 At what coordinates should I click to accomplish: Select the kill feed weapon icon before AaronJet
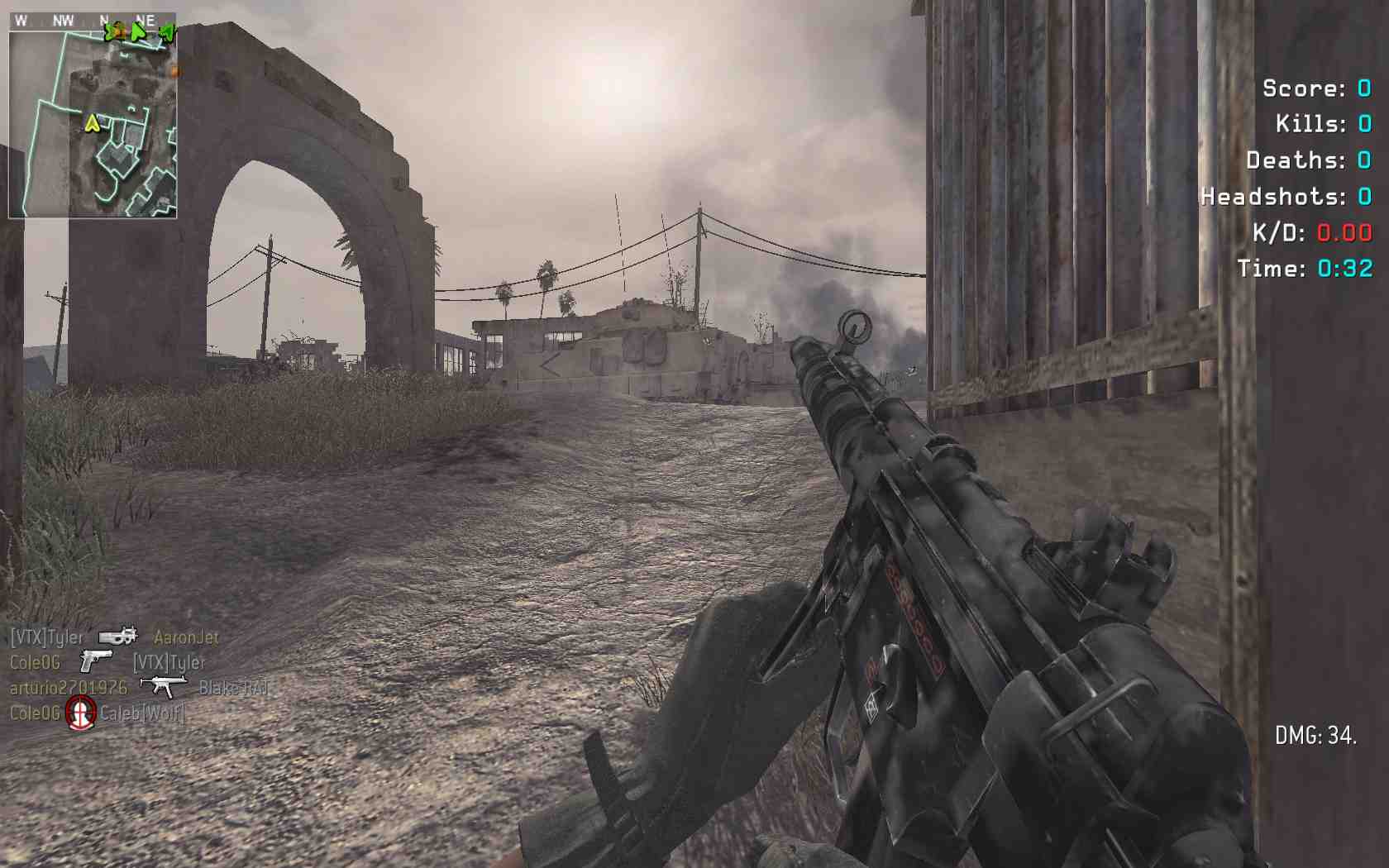[x=117, y=637]
